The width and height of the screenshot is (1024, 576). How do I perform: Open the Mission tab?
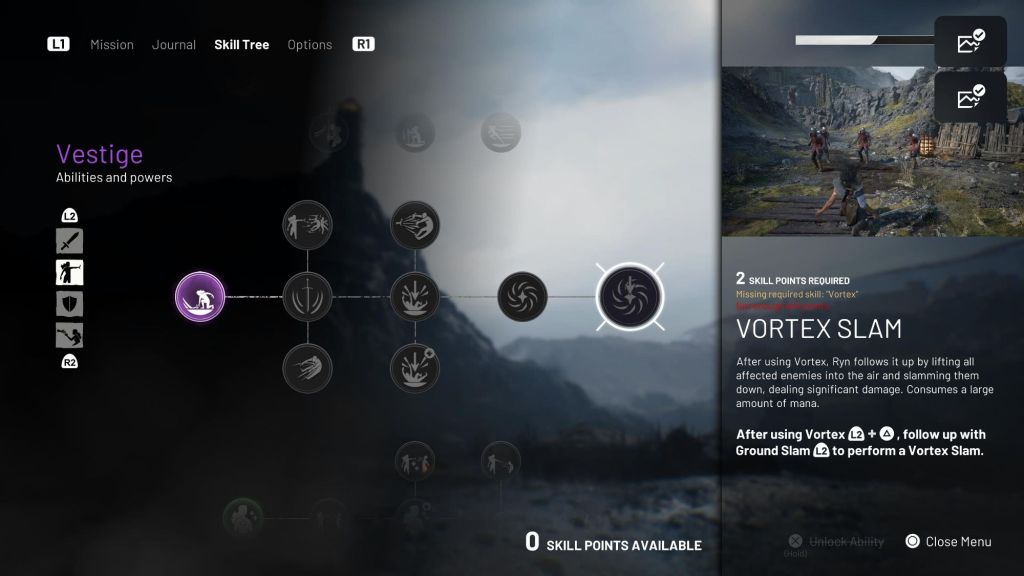(111, 45)
